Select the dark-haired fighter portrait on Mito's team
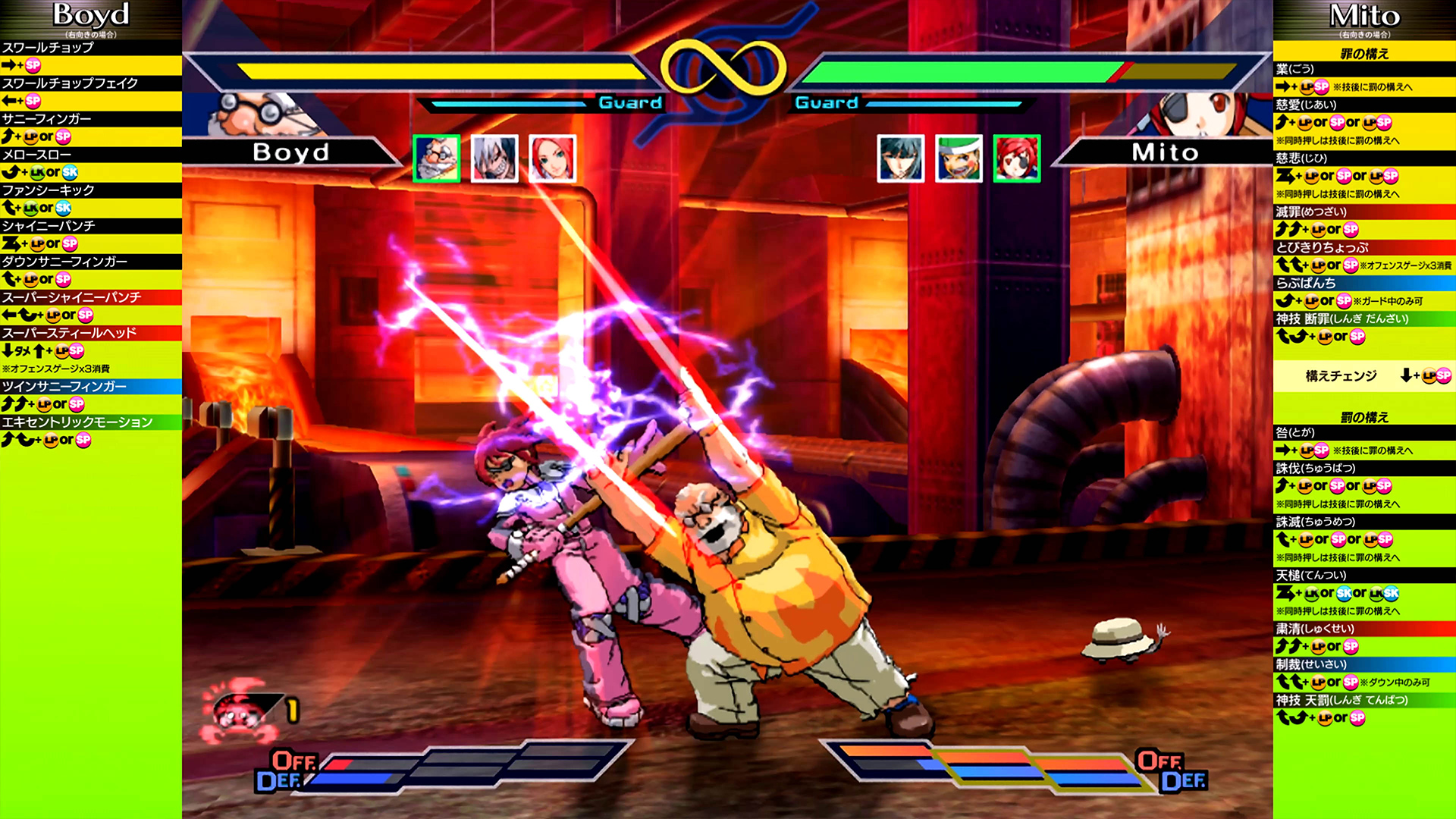Image resolution: width=1456 pixels, height=819 pixels. click(900, 158)
